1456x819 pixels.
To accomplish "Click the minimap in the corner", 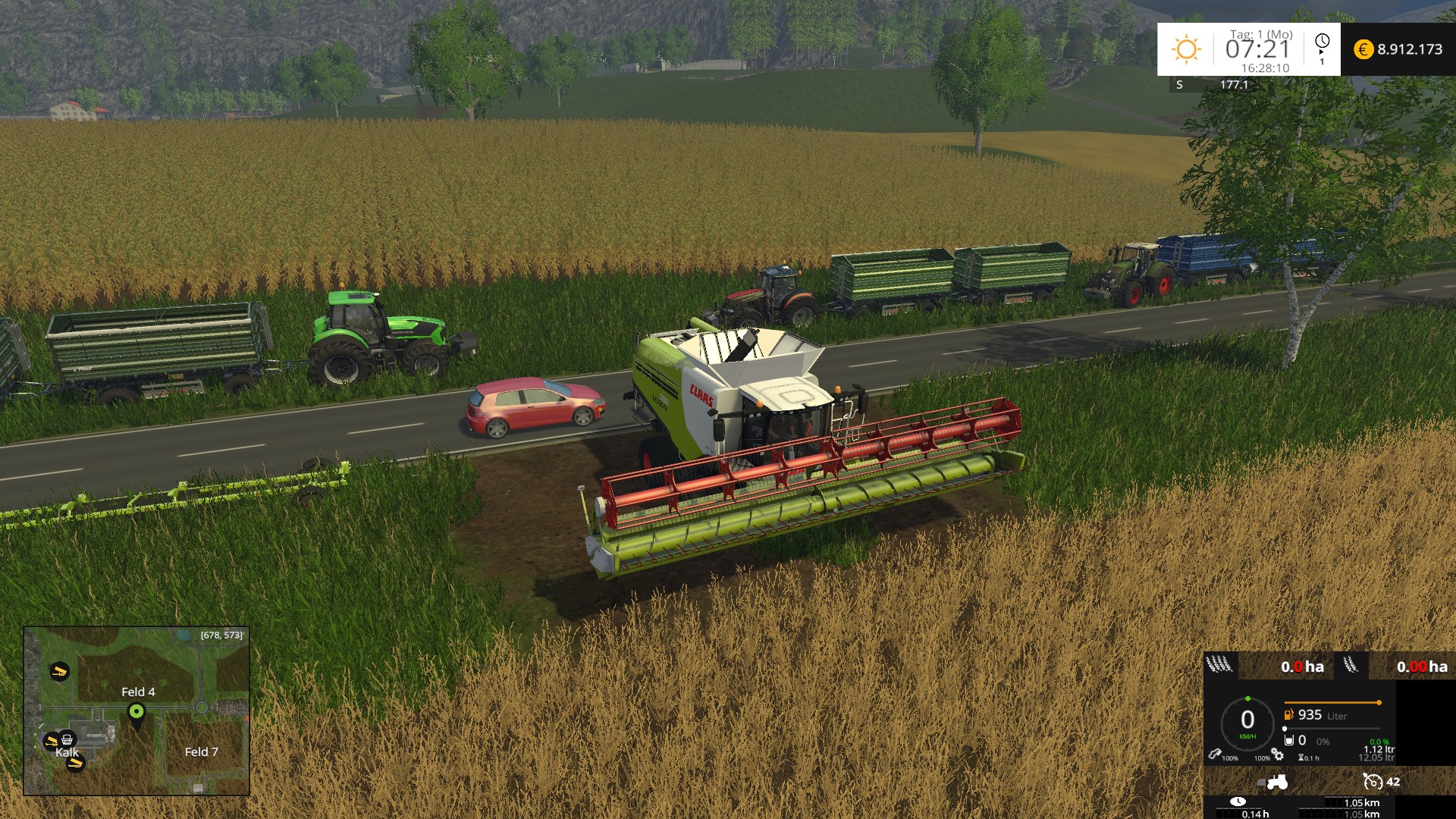I will coord(136,711).
